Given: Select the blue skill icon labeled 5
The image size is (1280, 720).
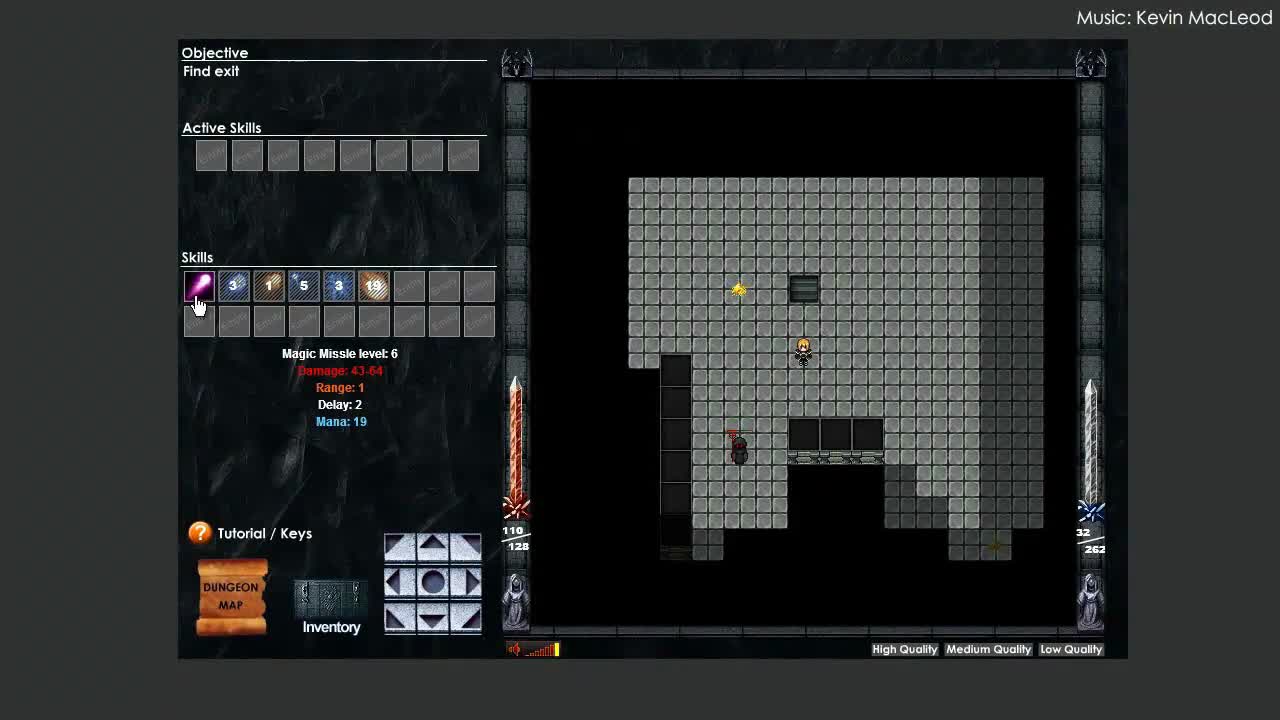Looking at the screenshot, I should [x=304, y=287].
